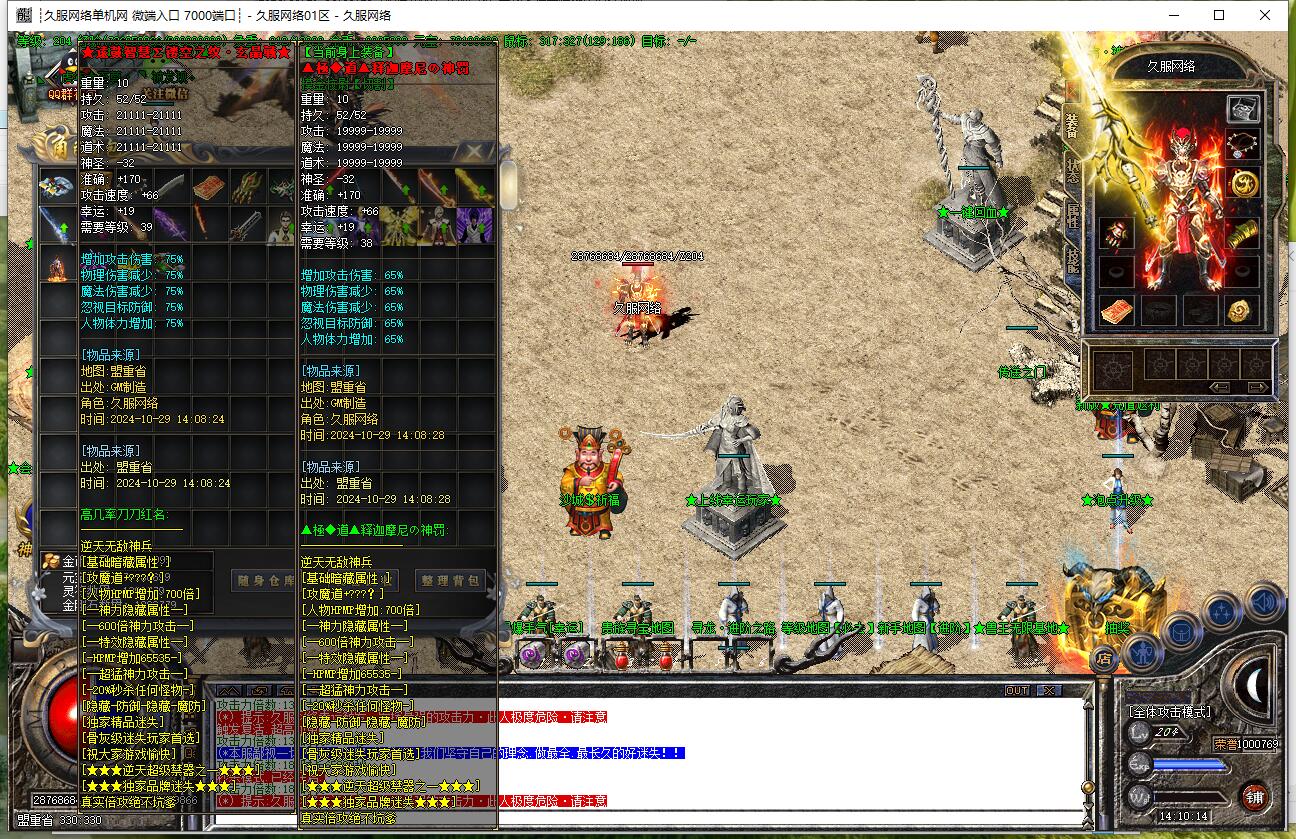Maximize the game window
The image size is (1296, 839).
1219,15
